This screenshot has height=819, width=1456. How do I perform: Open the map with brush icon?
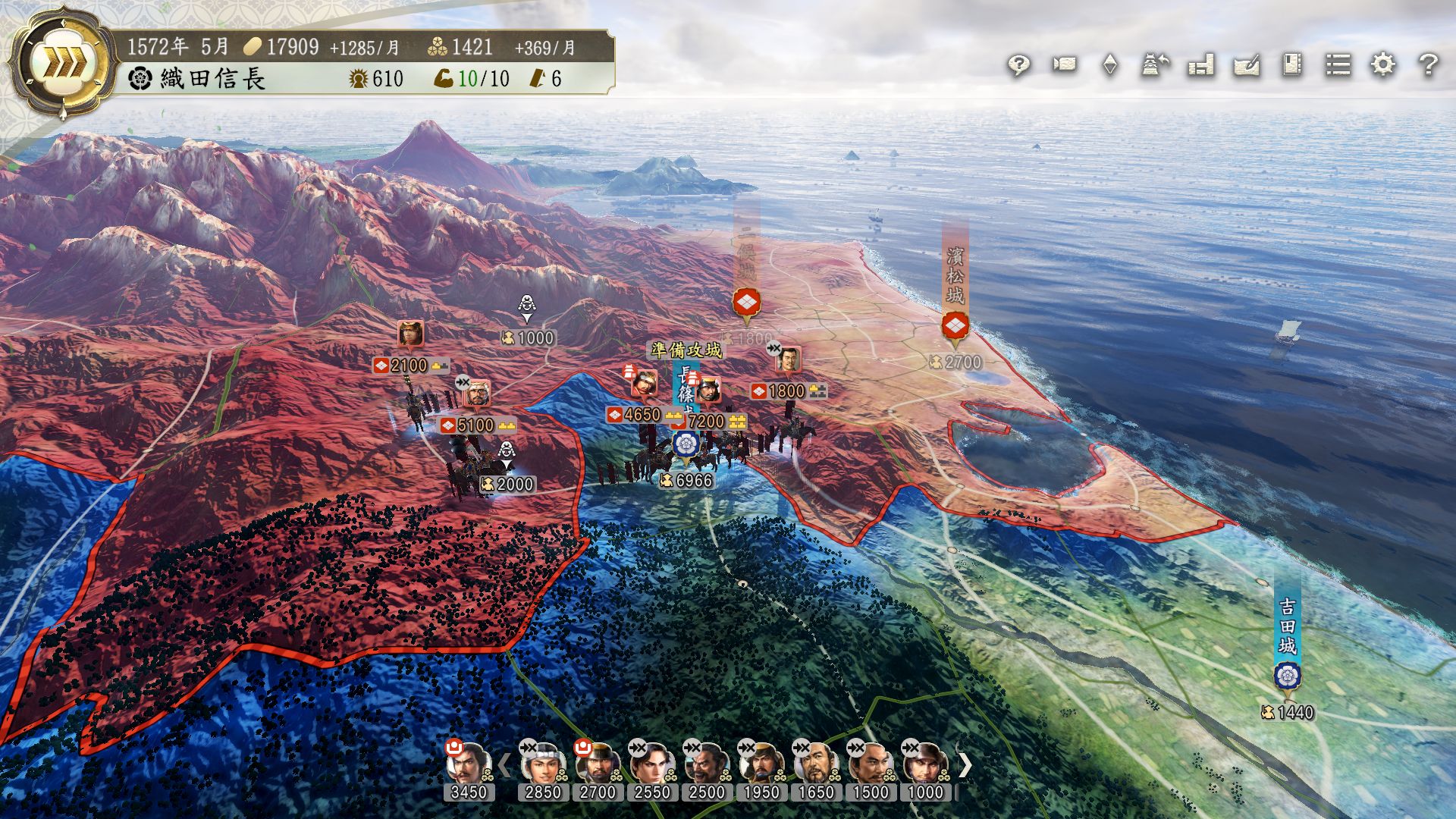(x=1247, y=65)
